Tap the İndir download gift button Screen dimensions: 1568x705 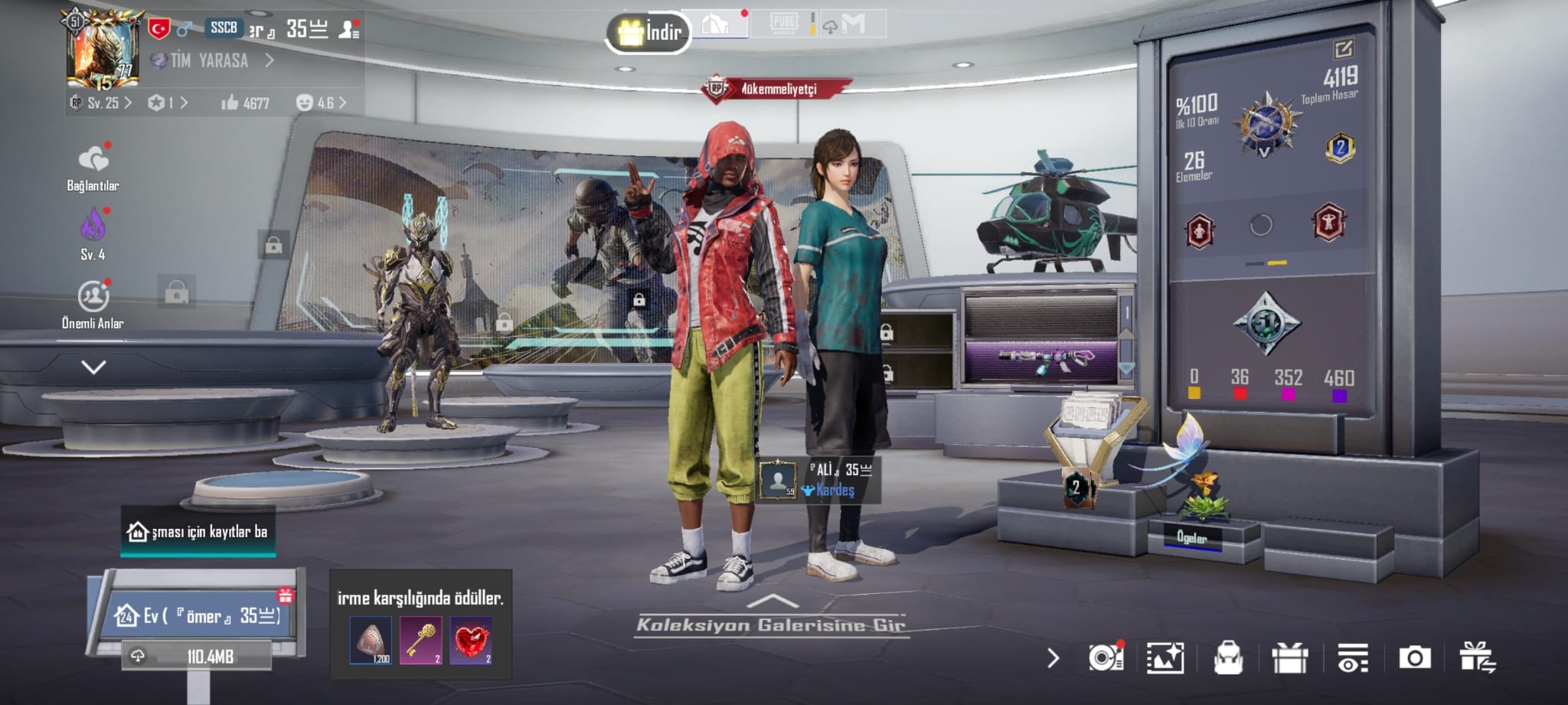pos(649,32)
